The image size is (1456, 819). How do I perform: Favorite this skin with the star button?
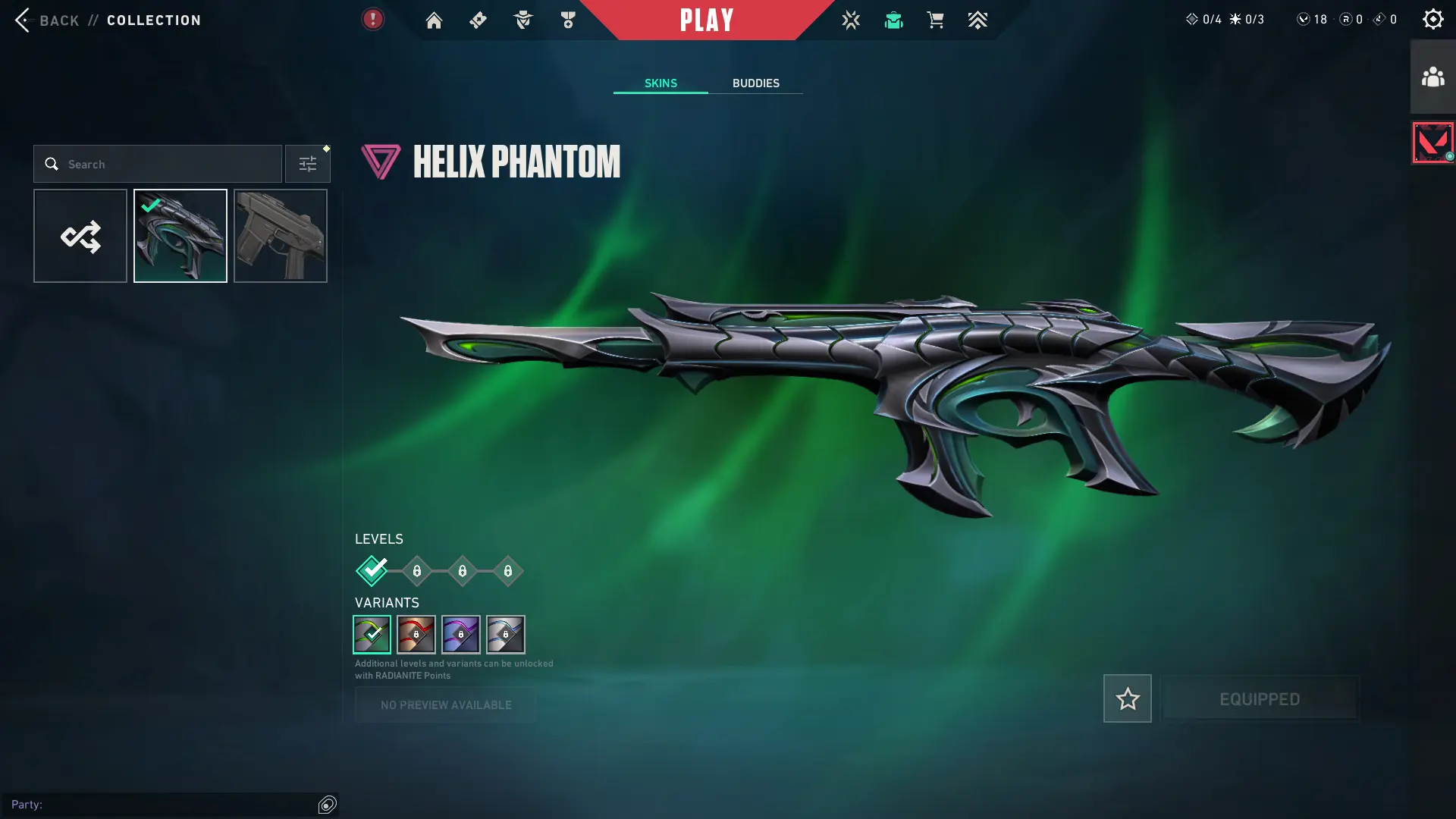1127,698
